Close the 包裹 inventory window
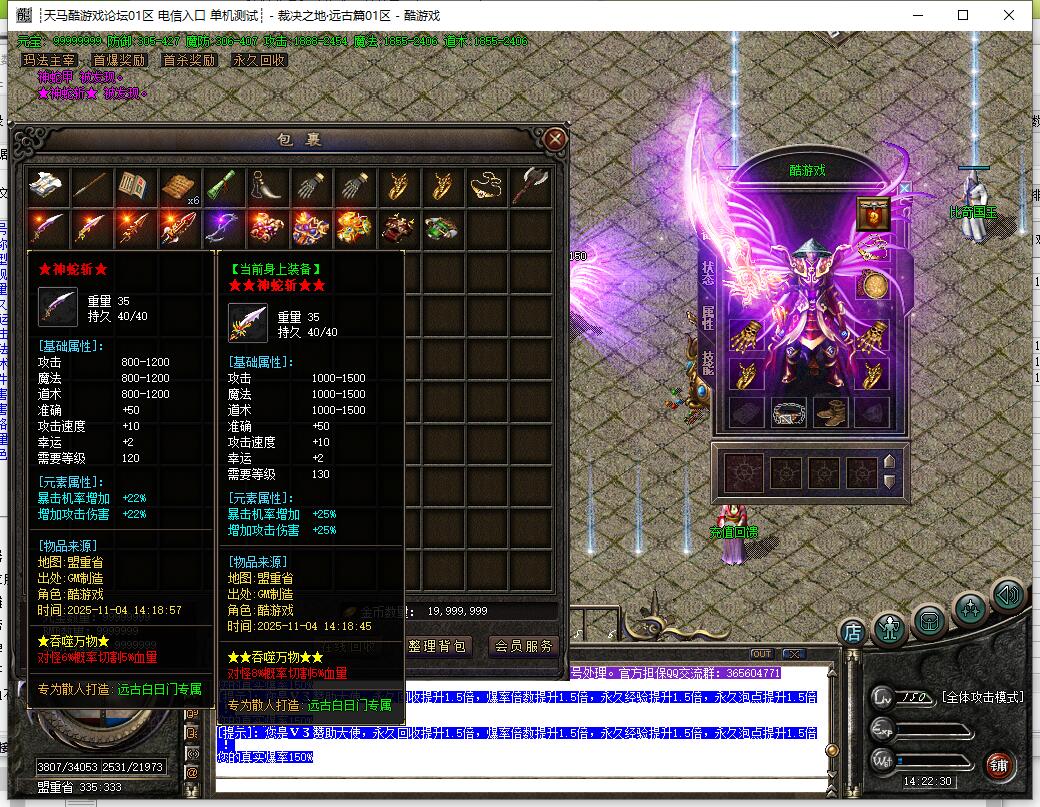The width and height of the screenshot is (1040, 807). (556, 139)
